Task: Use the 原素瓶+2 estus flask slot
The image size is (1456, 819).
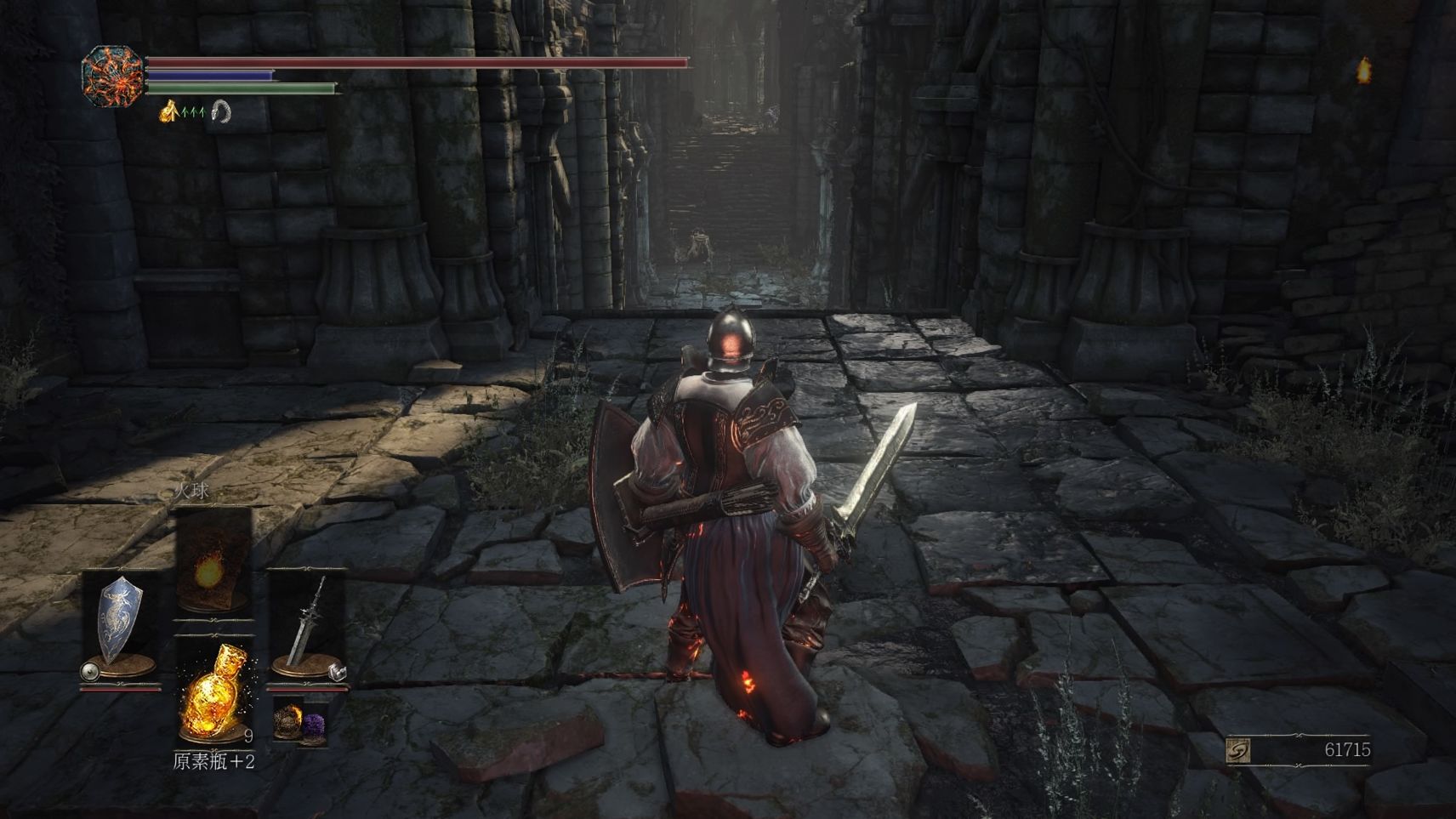Action: click(215, 691)
